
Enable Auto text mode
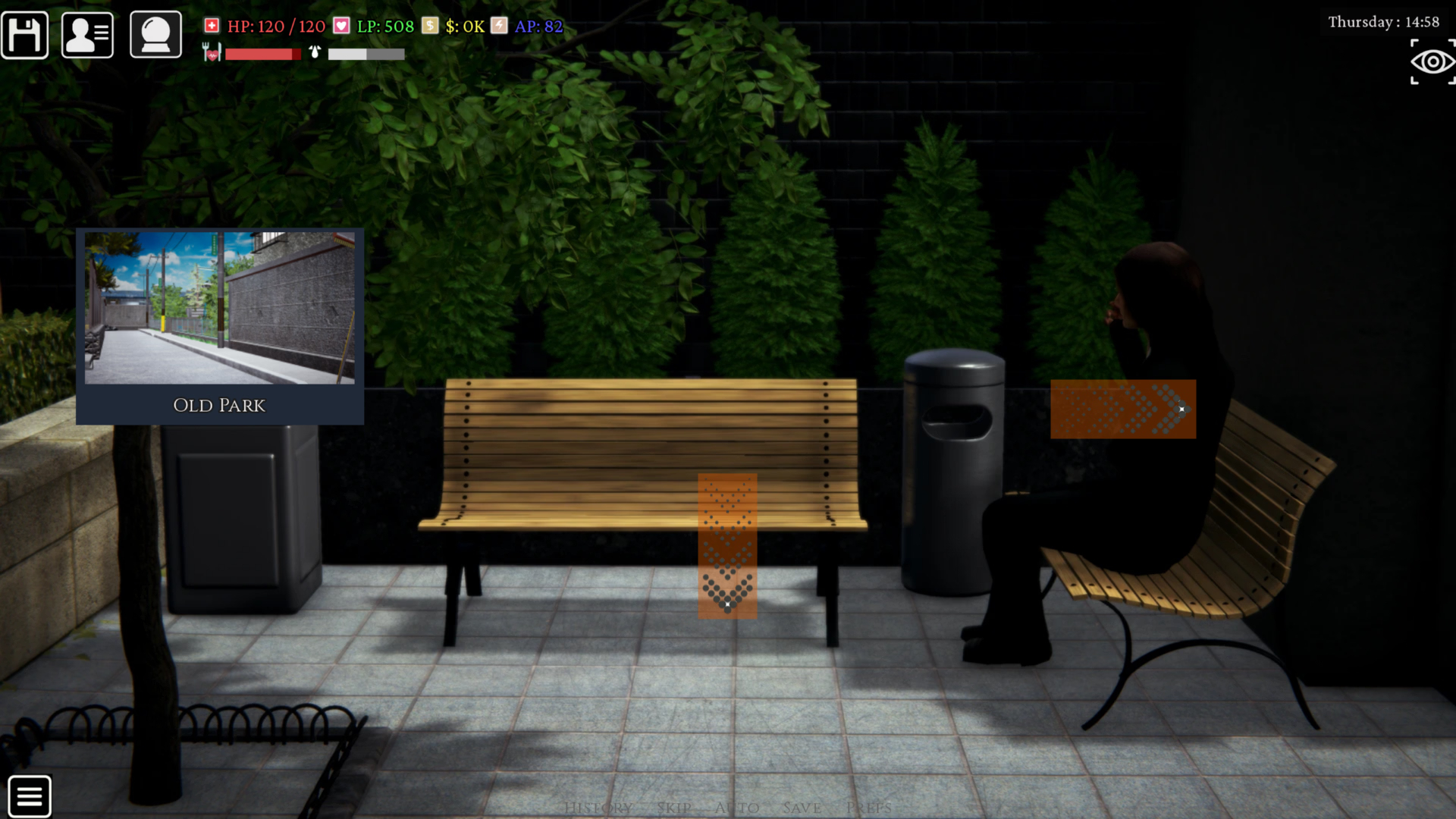click(735, 808)
